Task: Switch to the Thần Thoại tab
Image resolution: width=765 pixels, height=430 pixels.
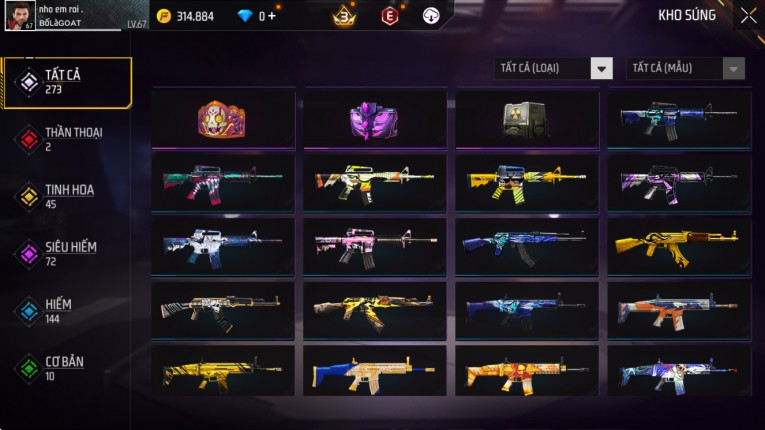Action: tap(67, 138)
